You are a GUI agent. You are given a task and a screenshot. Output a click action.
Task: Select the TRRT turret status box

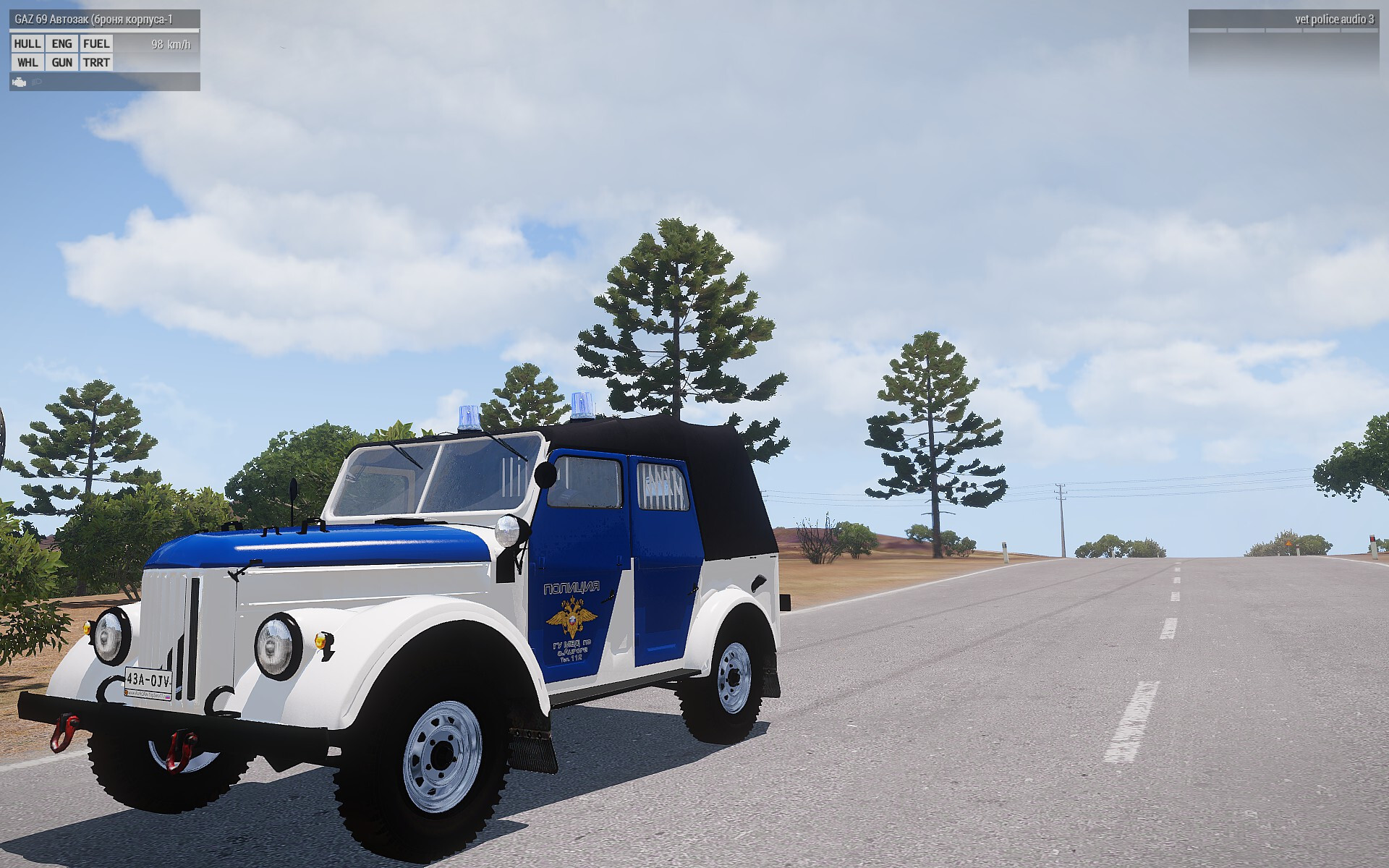pyautogui.click(x=96, y=63)
